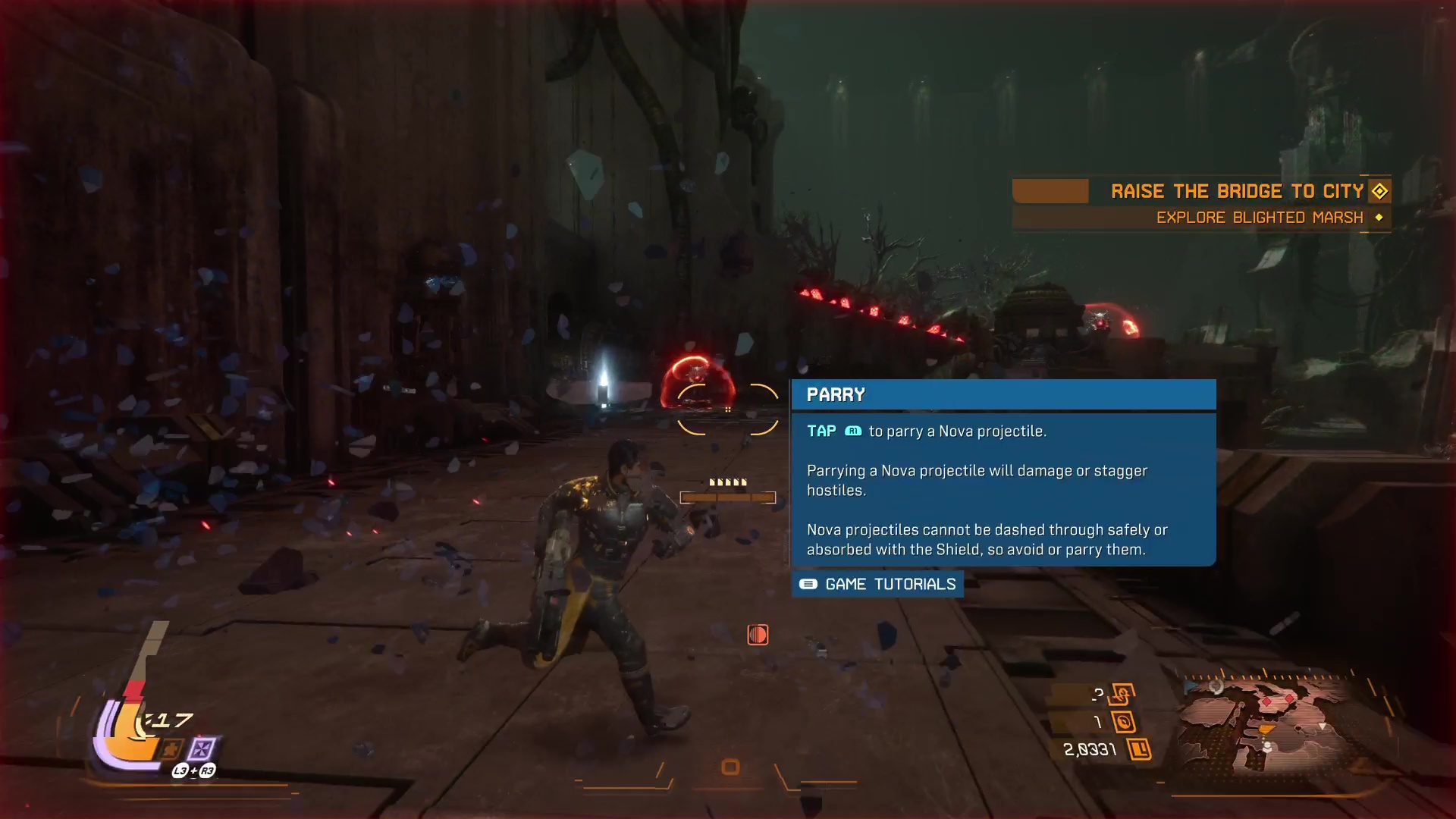Image resolution: width=1456 pixels, height=819 pixels.
Task: Select the R1 button icon in the Parry tooltip
Action: [854, 430]
